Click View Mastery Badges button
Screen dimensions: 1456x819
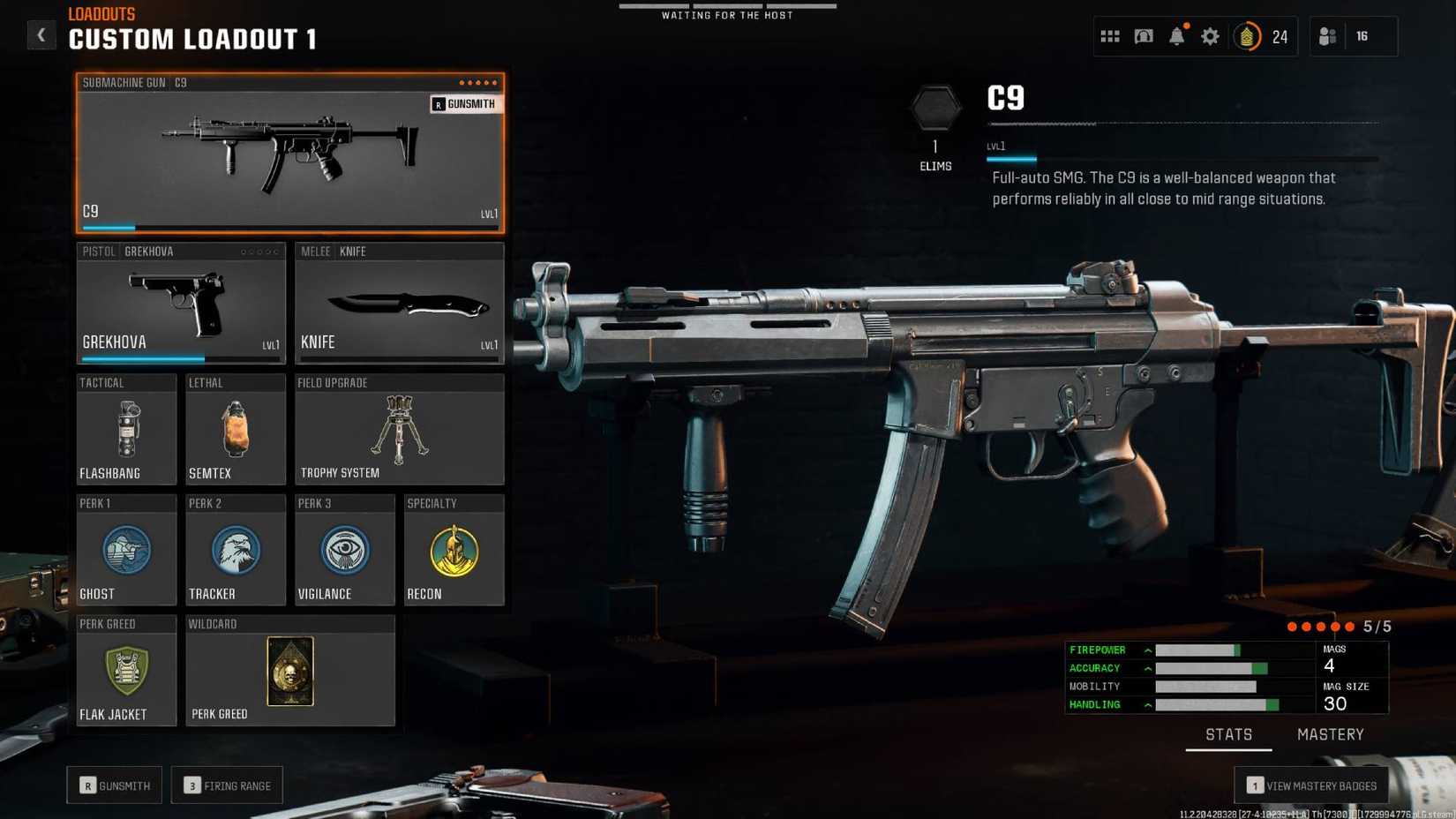tap(1311, 785)
